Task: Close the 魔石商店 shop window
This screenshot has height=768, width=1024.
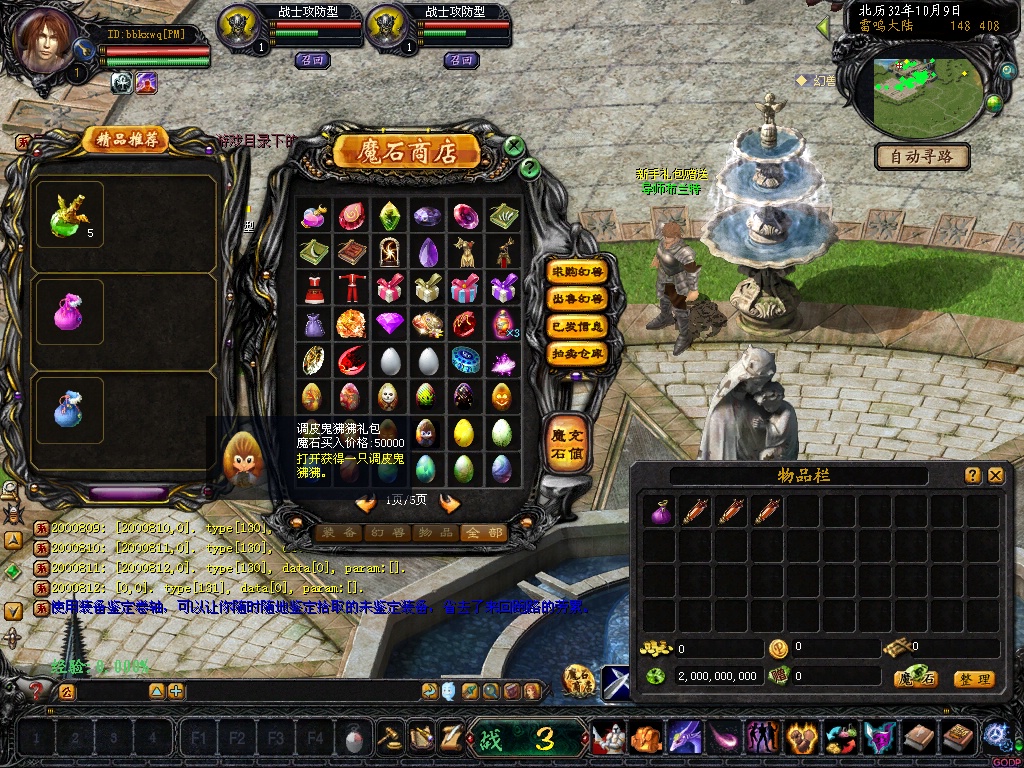Action: point(514,147)
